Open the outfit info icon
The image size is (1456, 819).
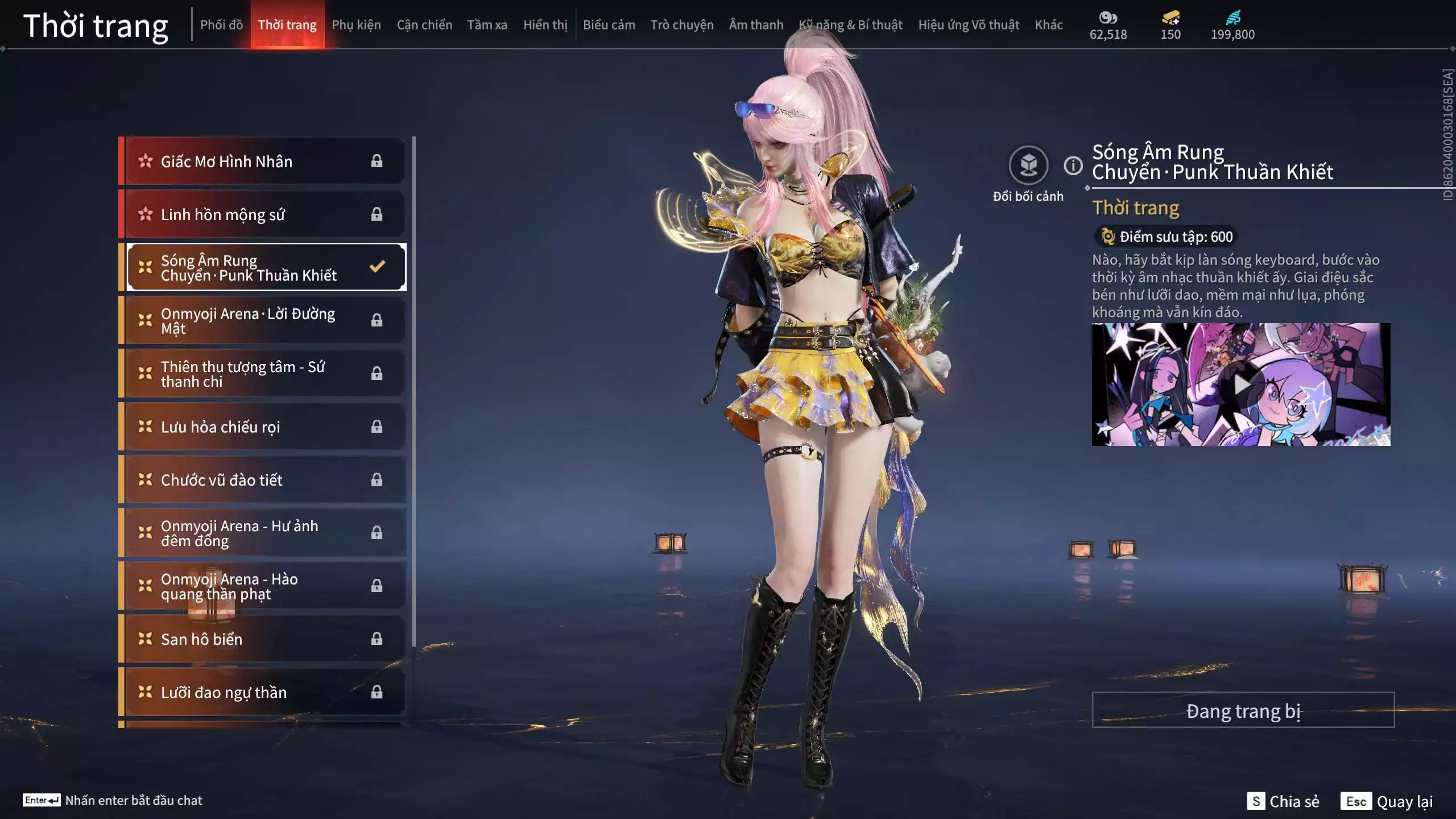(x=1073, y=166)
